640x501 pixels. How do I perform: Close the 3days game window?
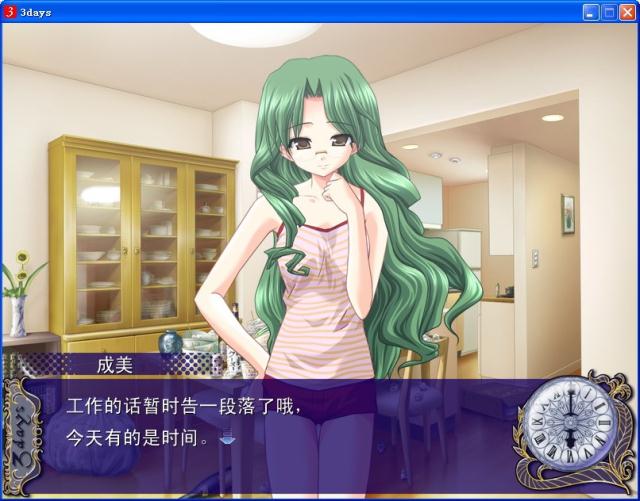(627, 12)
